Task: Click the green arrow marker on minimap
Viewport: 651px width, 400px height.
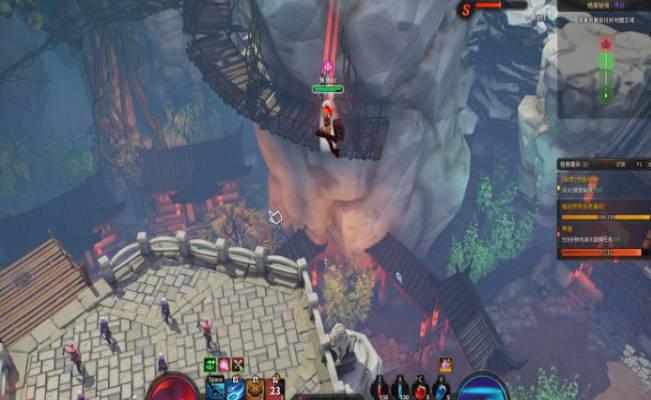Action: 604,95
